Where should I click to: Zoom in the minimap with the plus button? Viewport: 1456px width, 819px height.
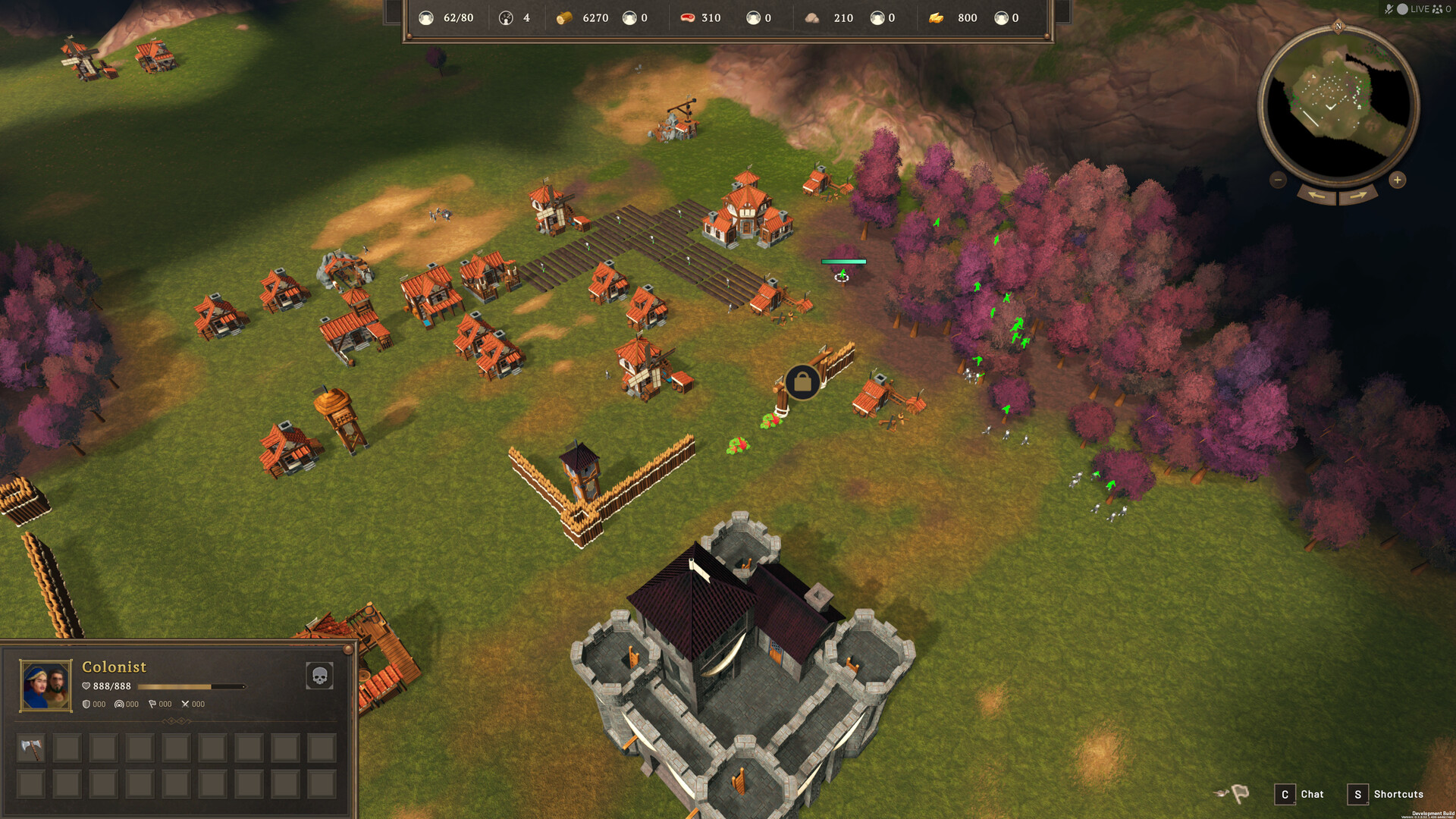pos(1397,180)
